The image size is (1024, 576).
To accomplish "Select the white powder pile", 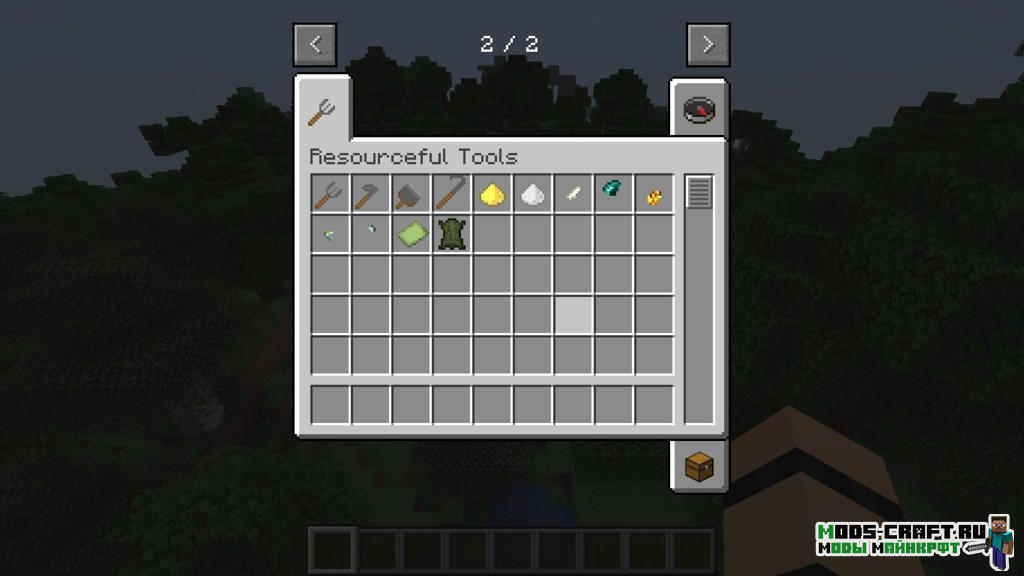I will pos(533,194).
